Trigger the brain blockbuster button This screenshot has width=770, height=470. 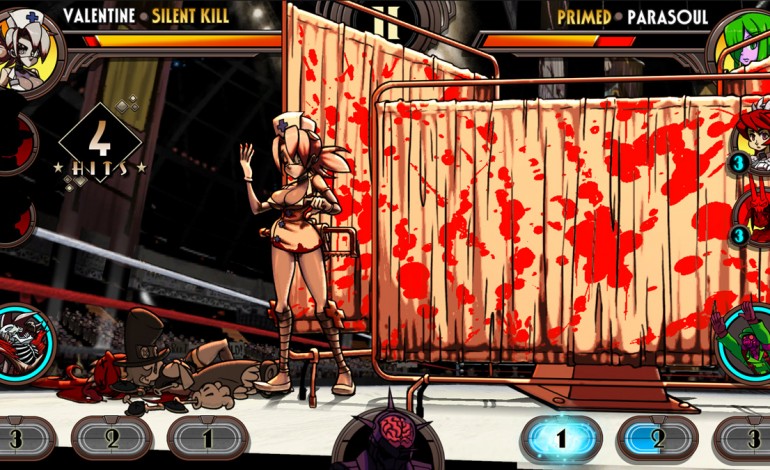coord(386,440)
